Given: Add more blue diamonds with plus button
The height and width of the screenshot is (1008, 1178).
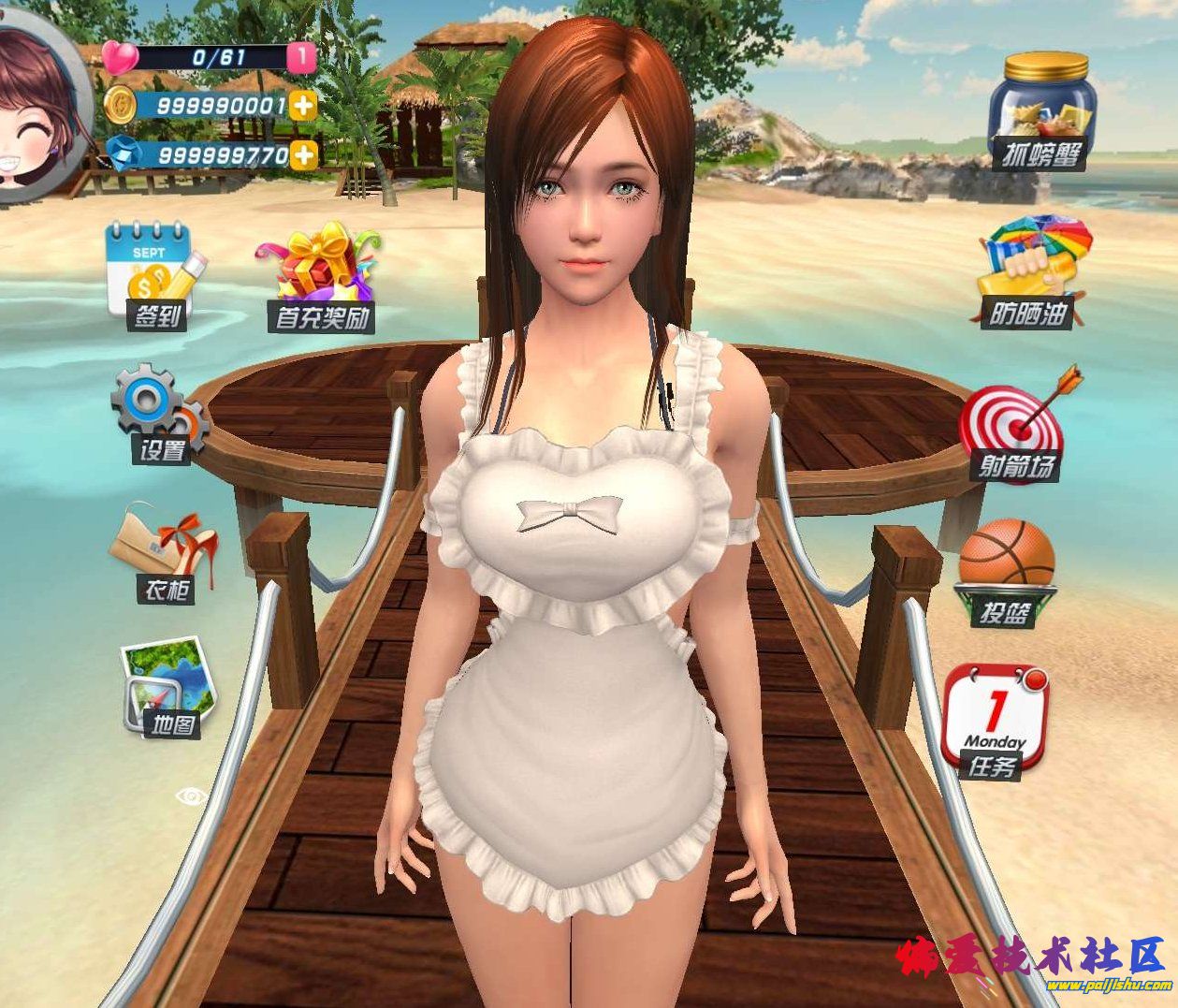Looking at the screenshot, I should tap(303, 153).
